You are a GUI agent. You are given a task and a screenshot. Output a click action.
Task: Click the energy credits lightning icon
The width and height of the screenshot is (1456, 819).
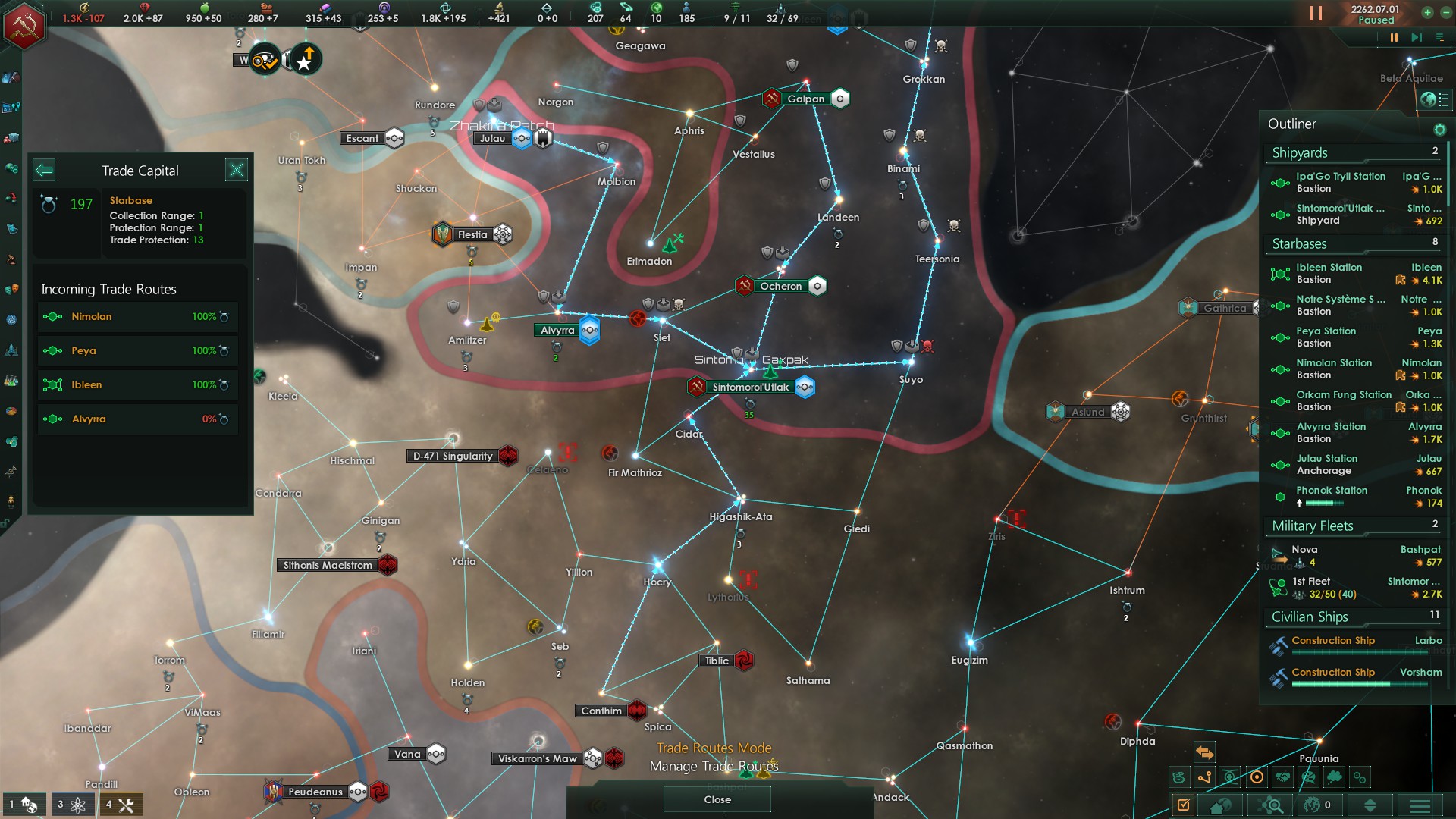point(83,10)
